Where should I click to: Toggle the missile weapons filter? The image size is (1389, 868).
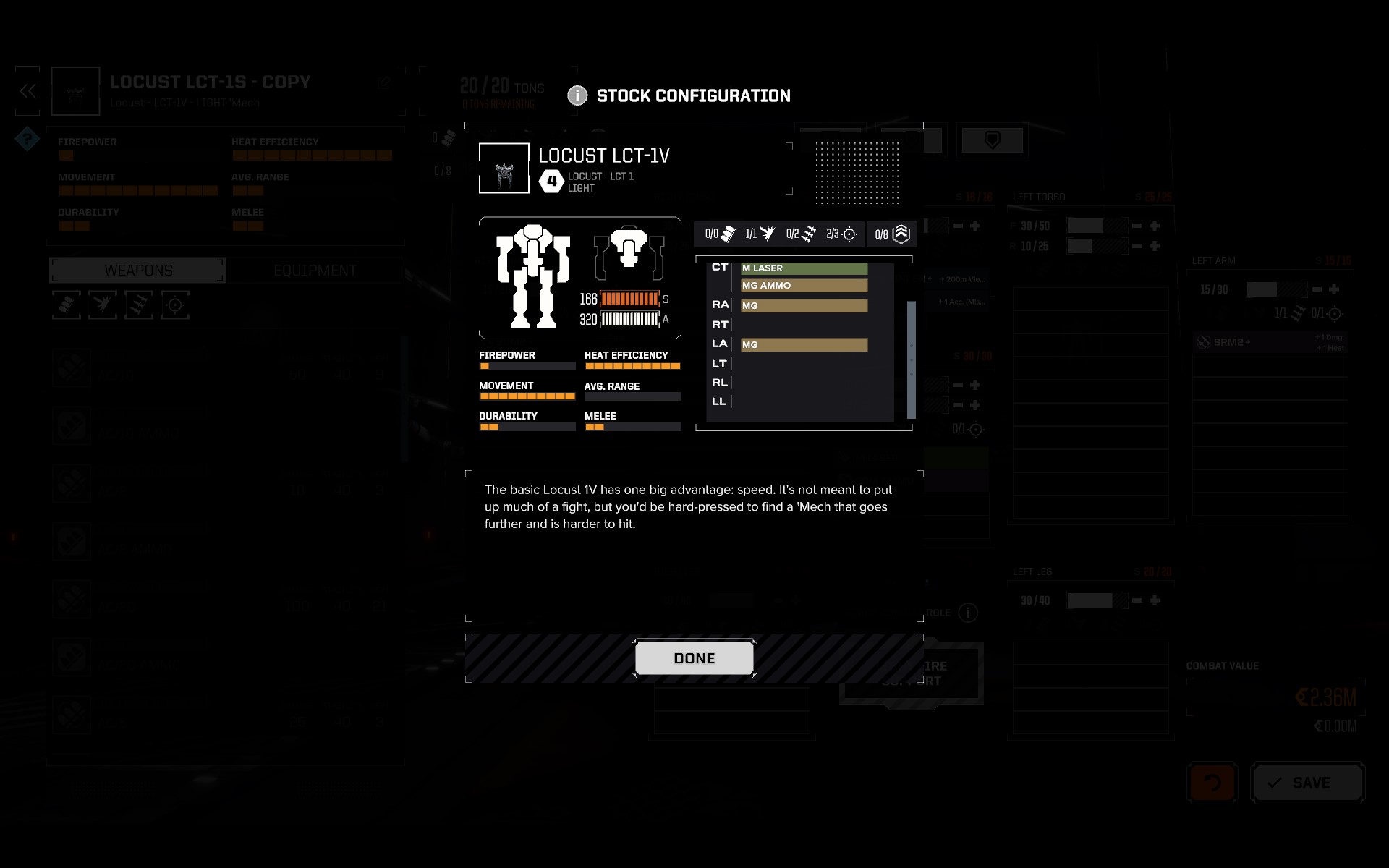click(x=138, y=305)
